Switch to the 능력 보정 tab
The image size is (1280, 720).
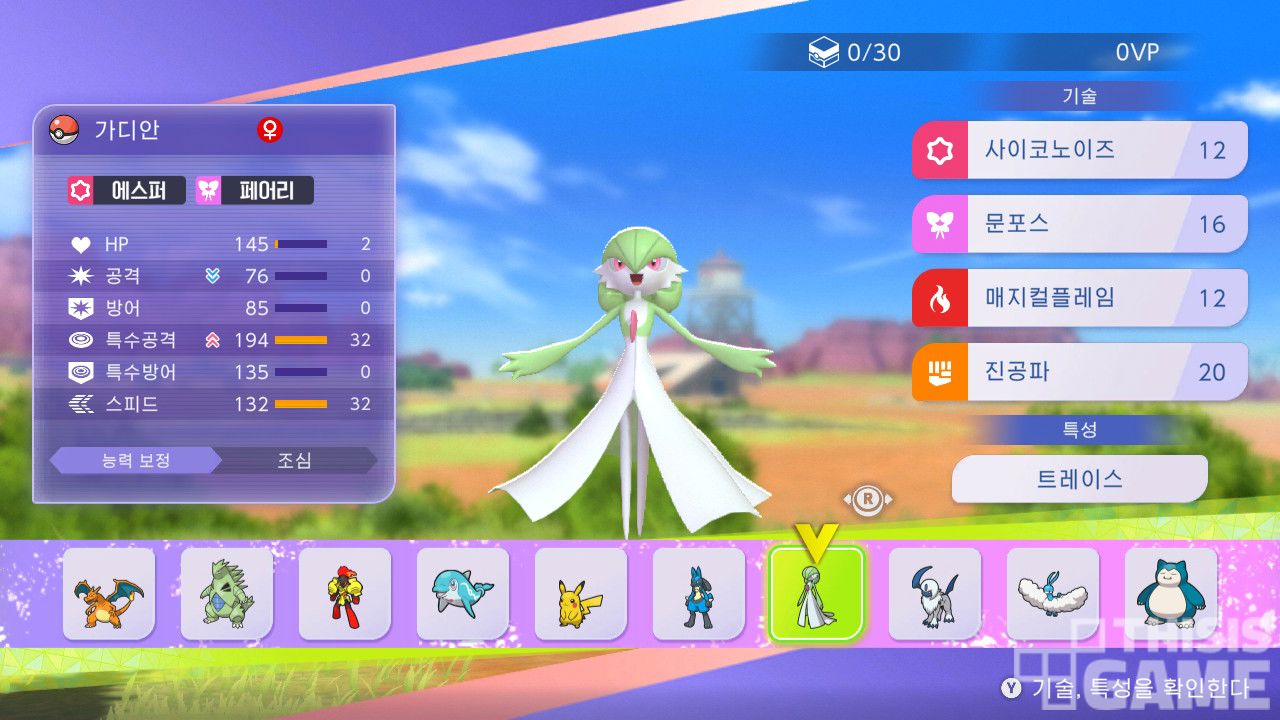point(135,461)
